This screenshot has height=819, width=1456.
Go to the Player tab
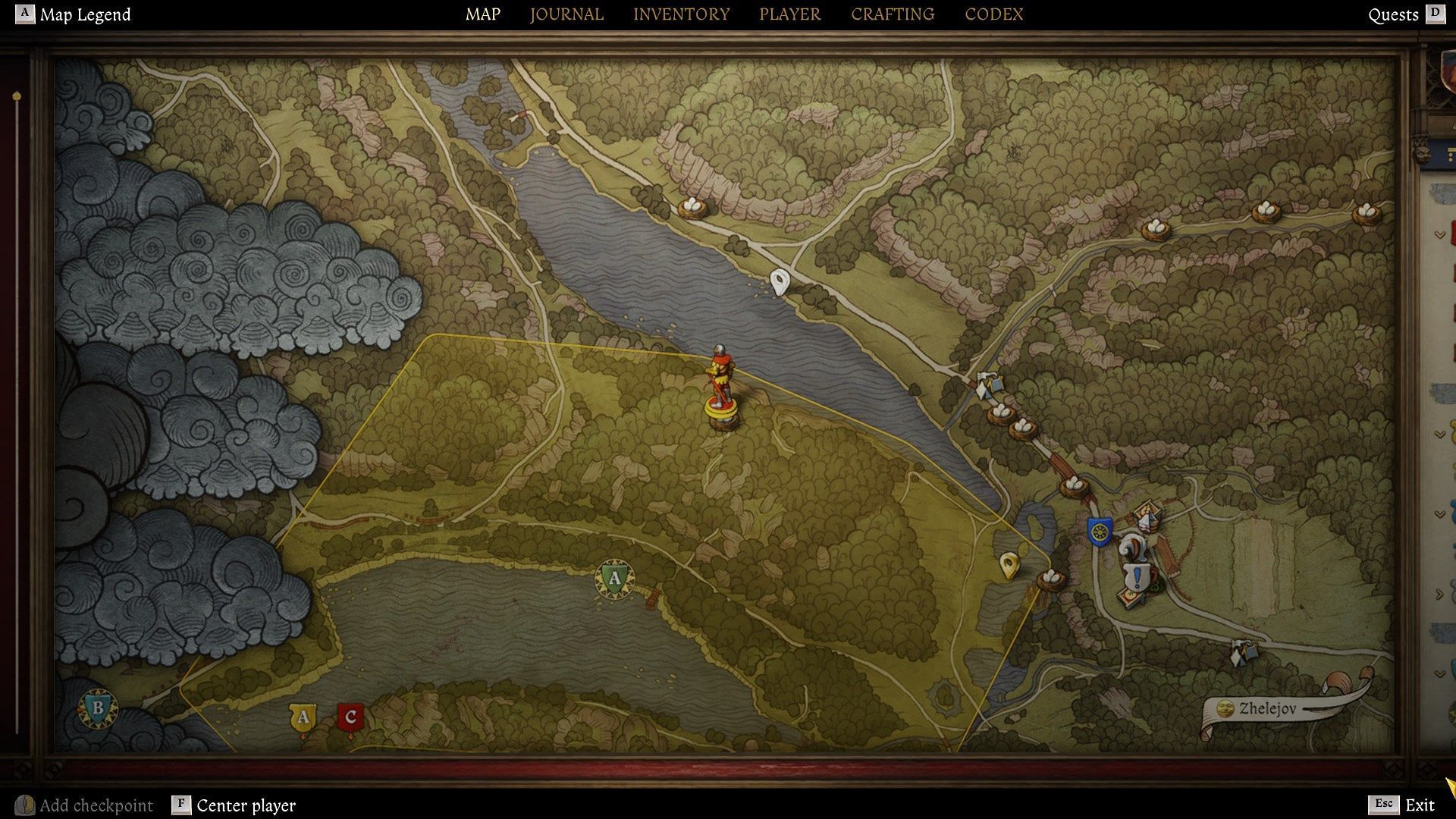(x=789, y=14)
